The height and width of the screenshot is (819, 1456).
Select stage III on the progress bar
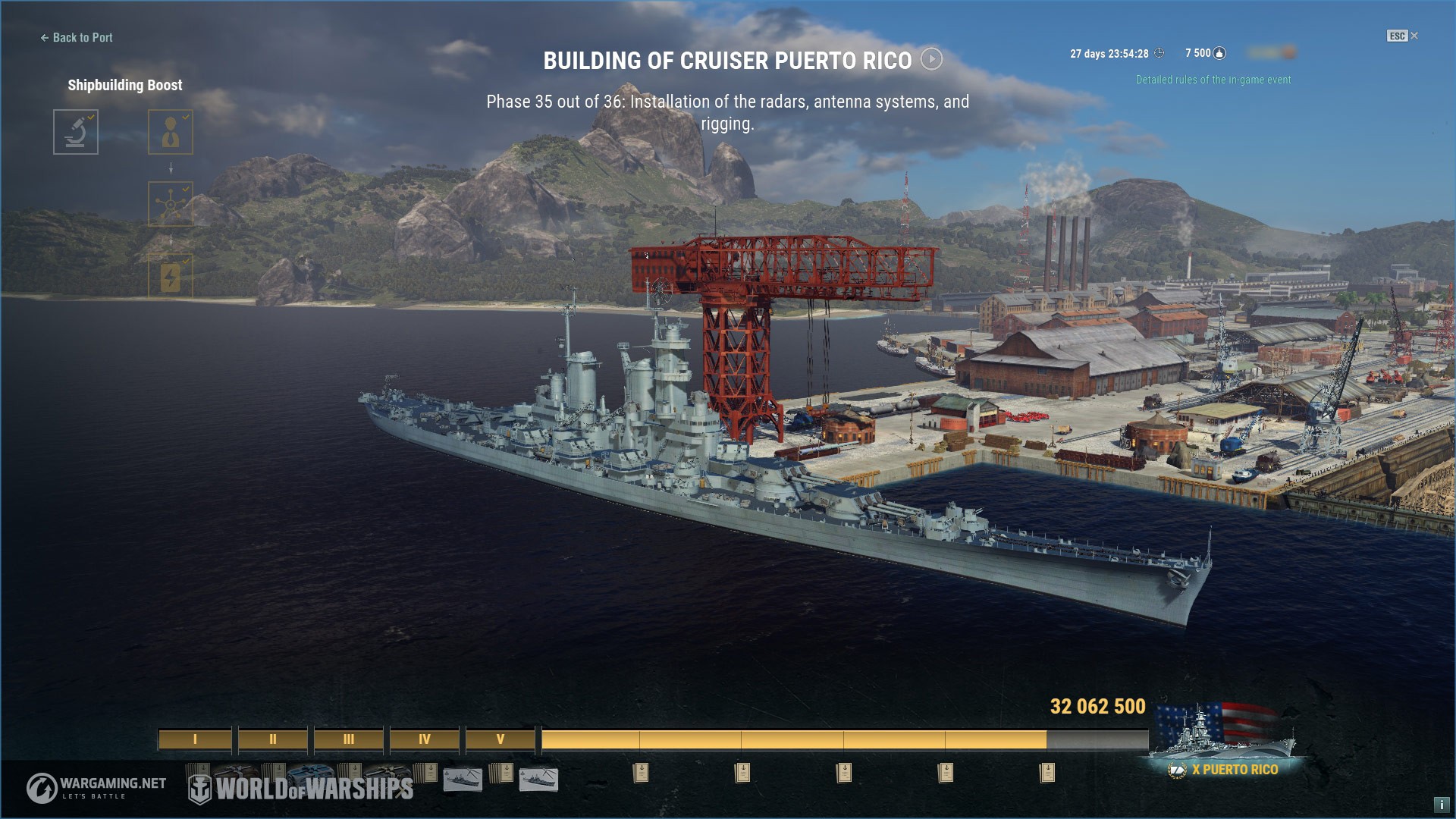click(x=349, y=739)
